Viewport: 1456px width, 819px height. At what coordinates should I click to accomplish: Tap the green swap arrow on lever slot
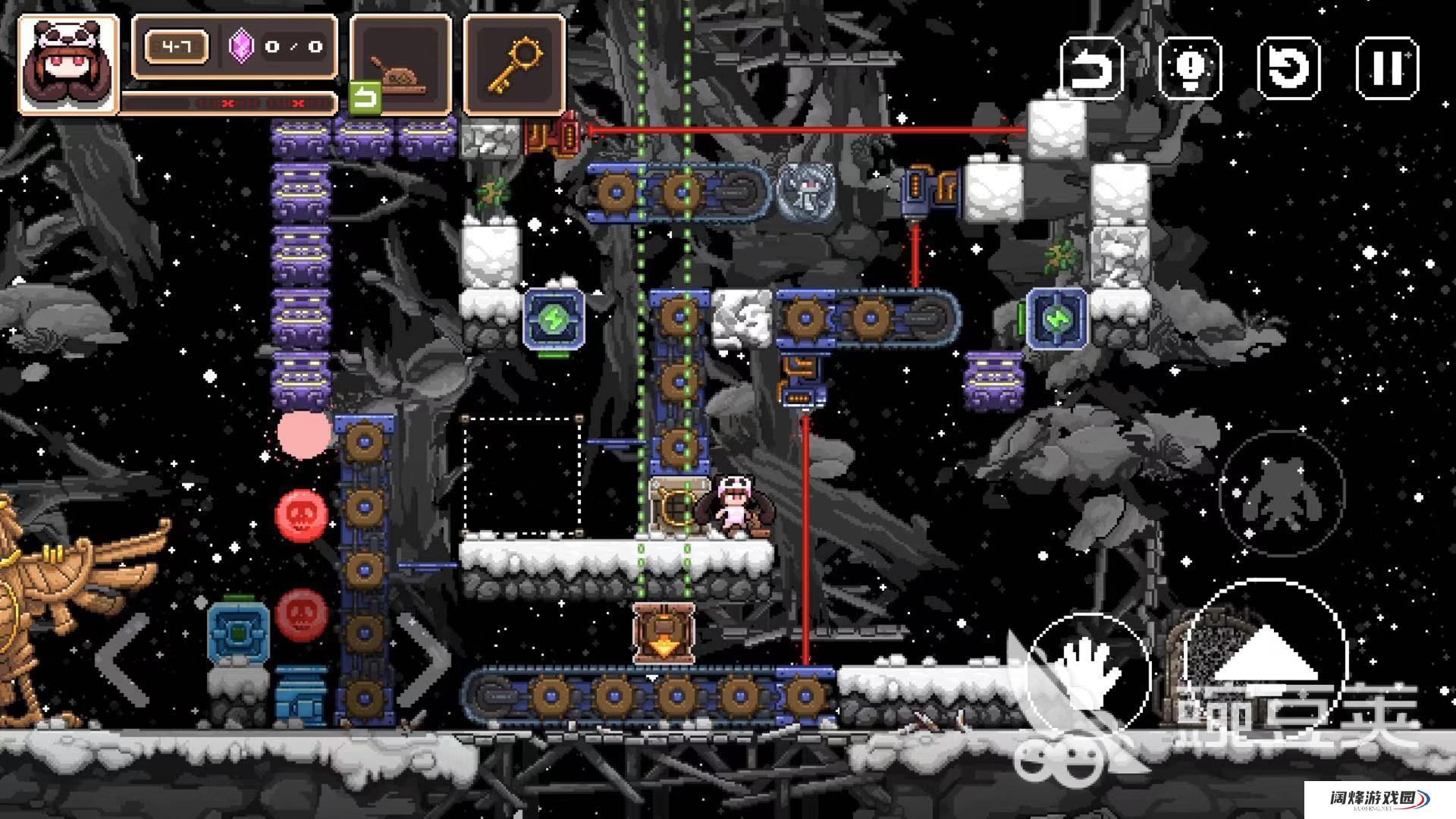click(365, 99)
